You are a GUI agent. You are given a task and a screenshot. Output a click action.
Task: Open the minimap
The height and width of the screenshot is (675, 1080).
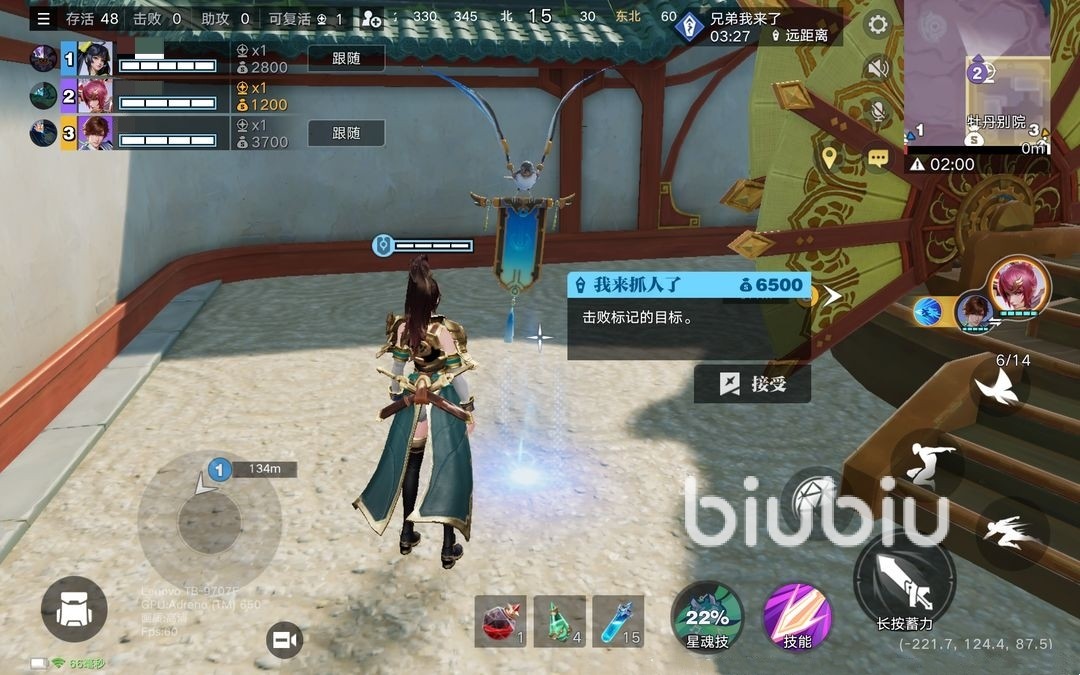click(x=977, y=75)
